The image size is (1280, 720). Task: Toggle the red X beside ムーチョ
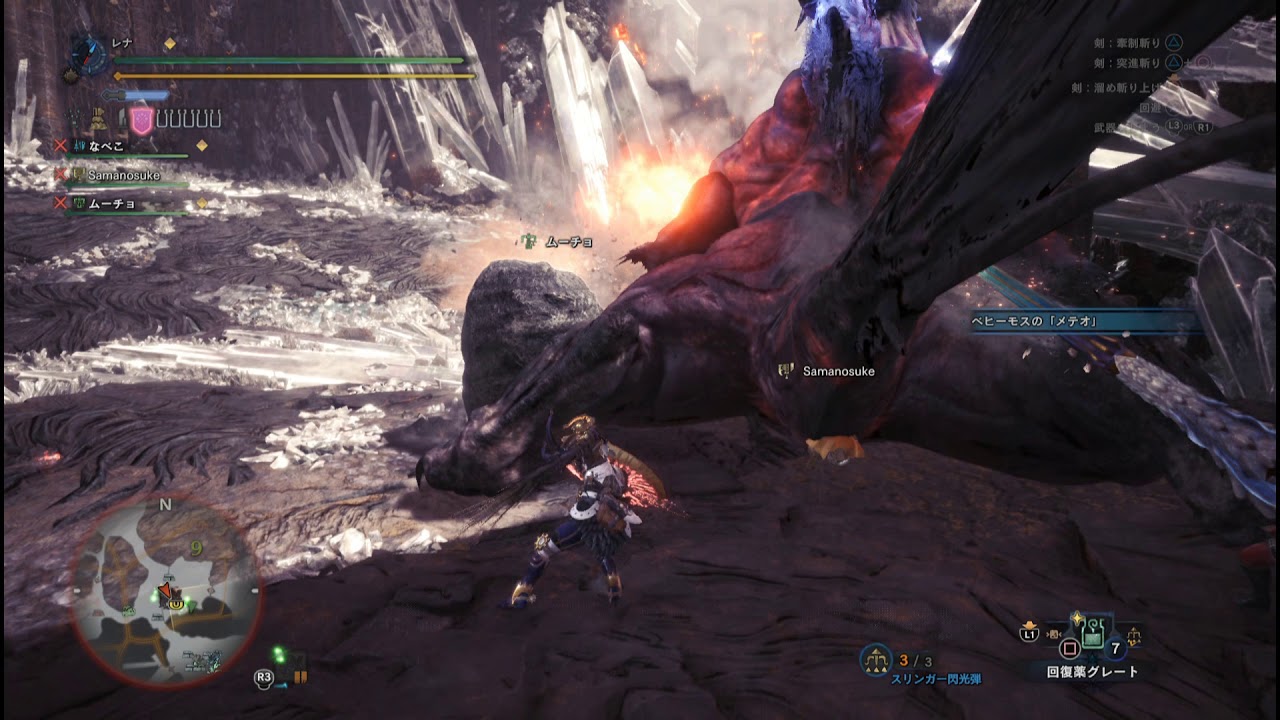pyautogui.click(x=60, y=203)
